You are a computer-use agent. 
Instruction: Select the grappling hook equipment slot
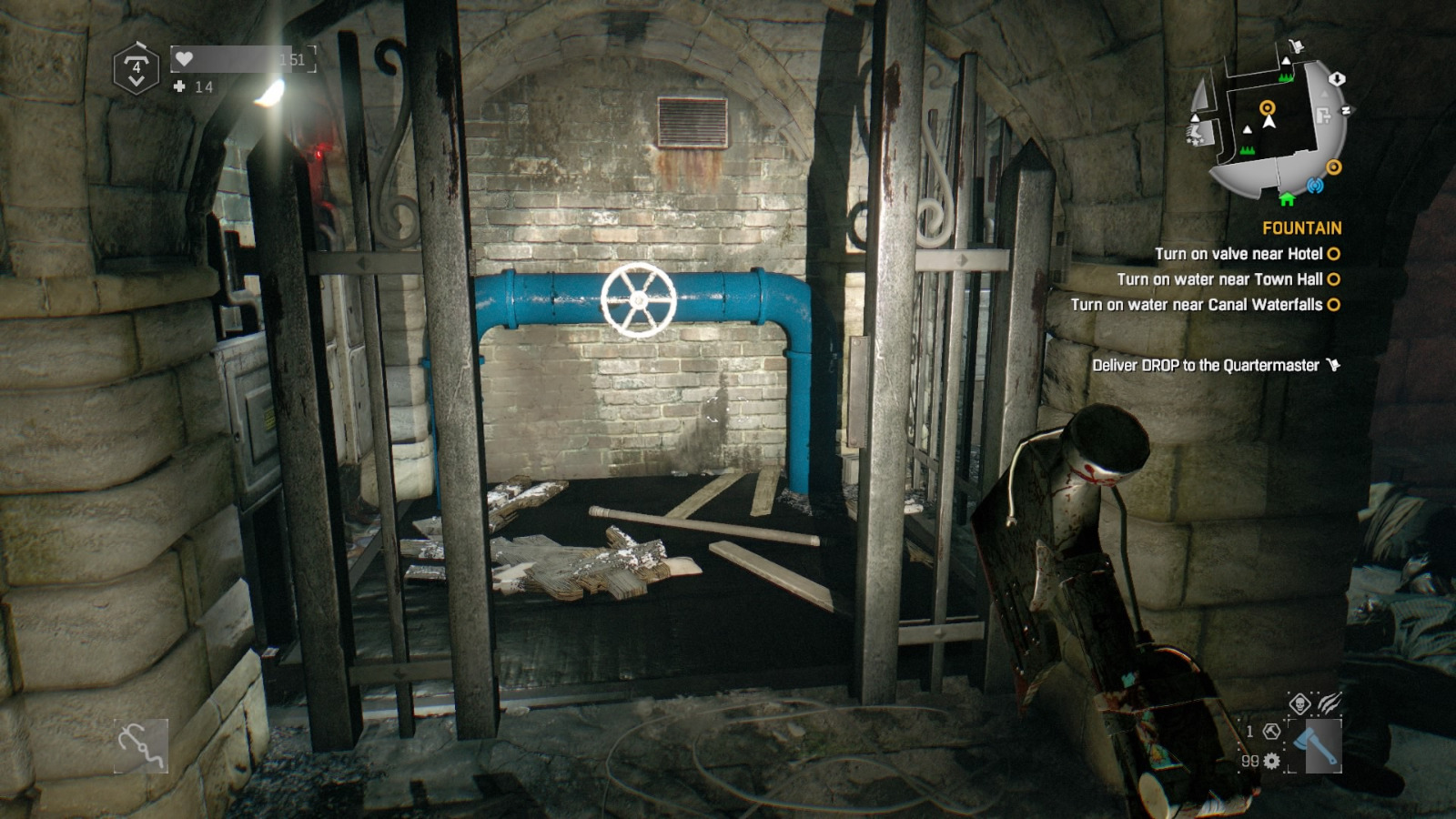pyautogui.click(x=141, y=746)
